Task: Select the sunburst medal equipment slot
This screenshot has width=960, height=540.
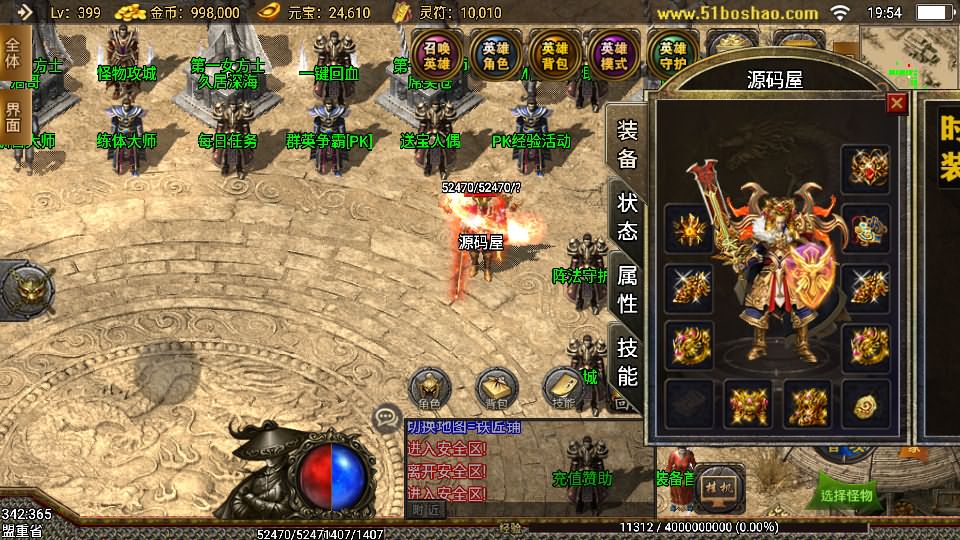Action: (689, 229)
